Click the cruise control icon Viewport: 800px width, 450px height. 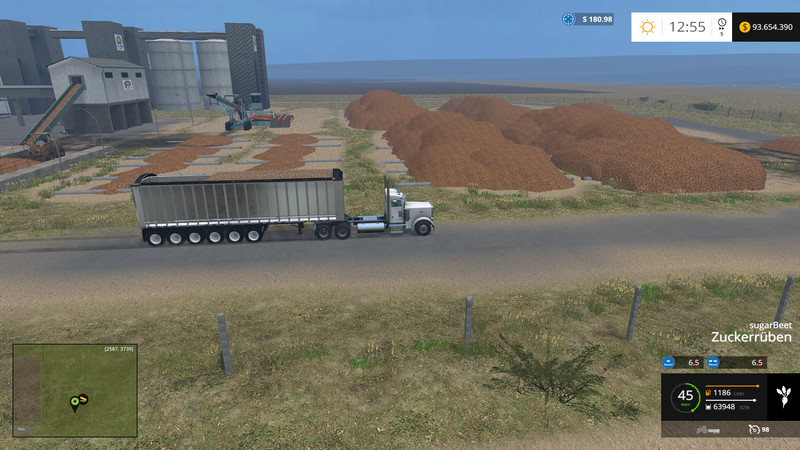(754, 429)
